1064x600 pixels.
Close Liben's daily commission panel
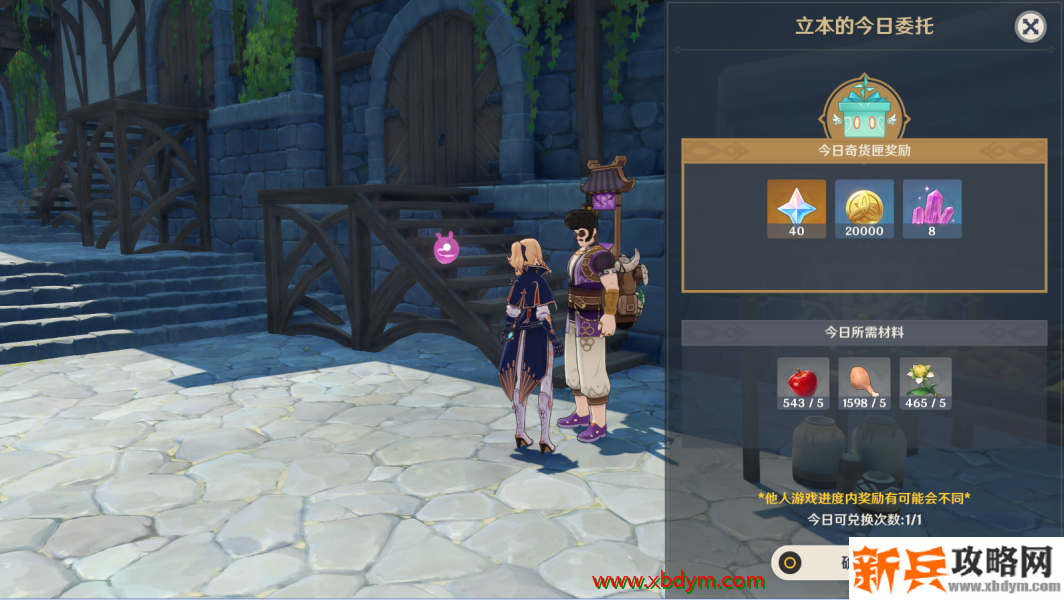point(1030,27)
